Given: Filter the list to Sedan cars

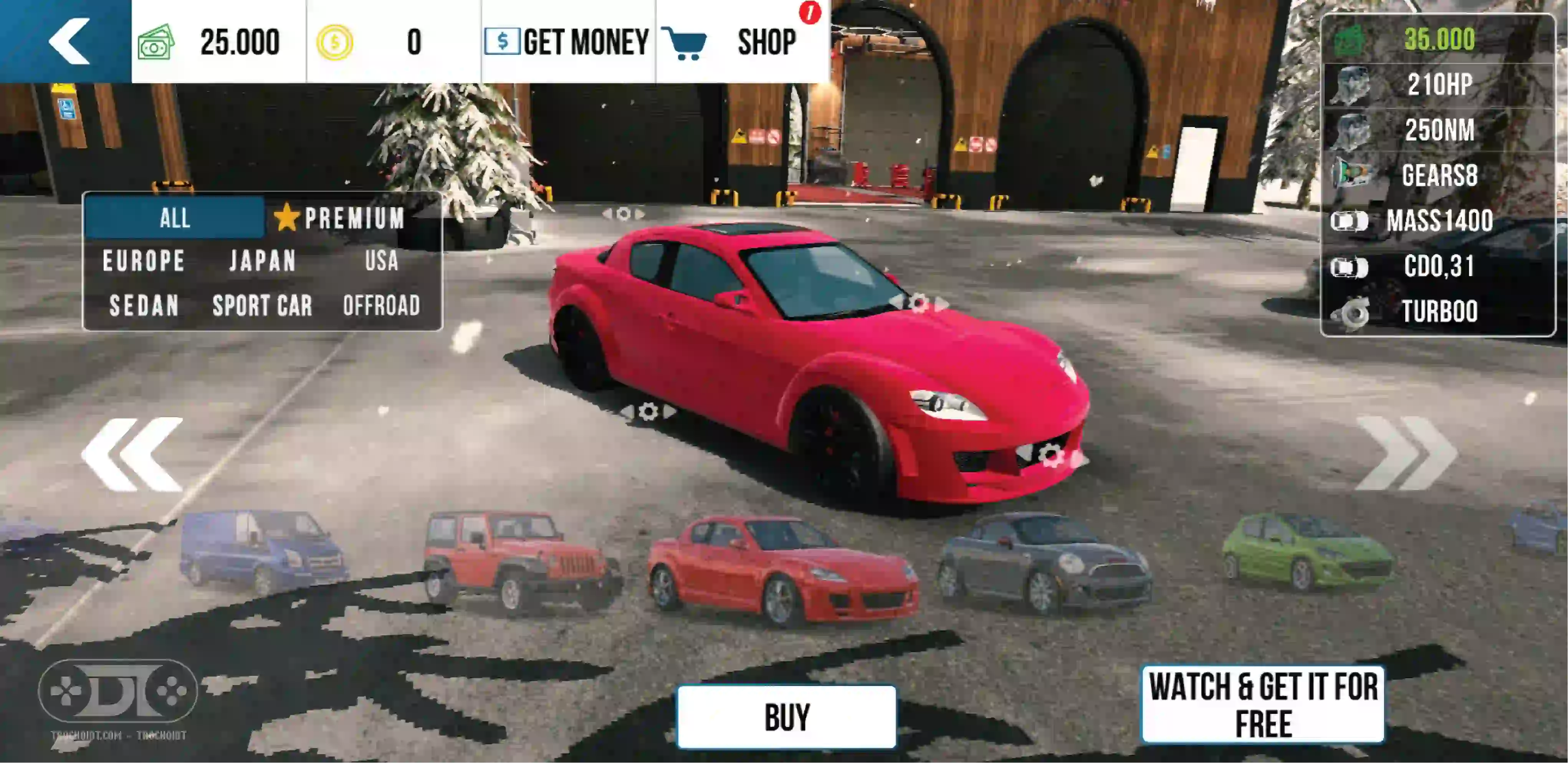Looking at the screenshot, I should 144,305.
